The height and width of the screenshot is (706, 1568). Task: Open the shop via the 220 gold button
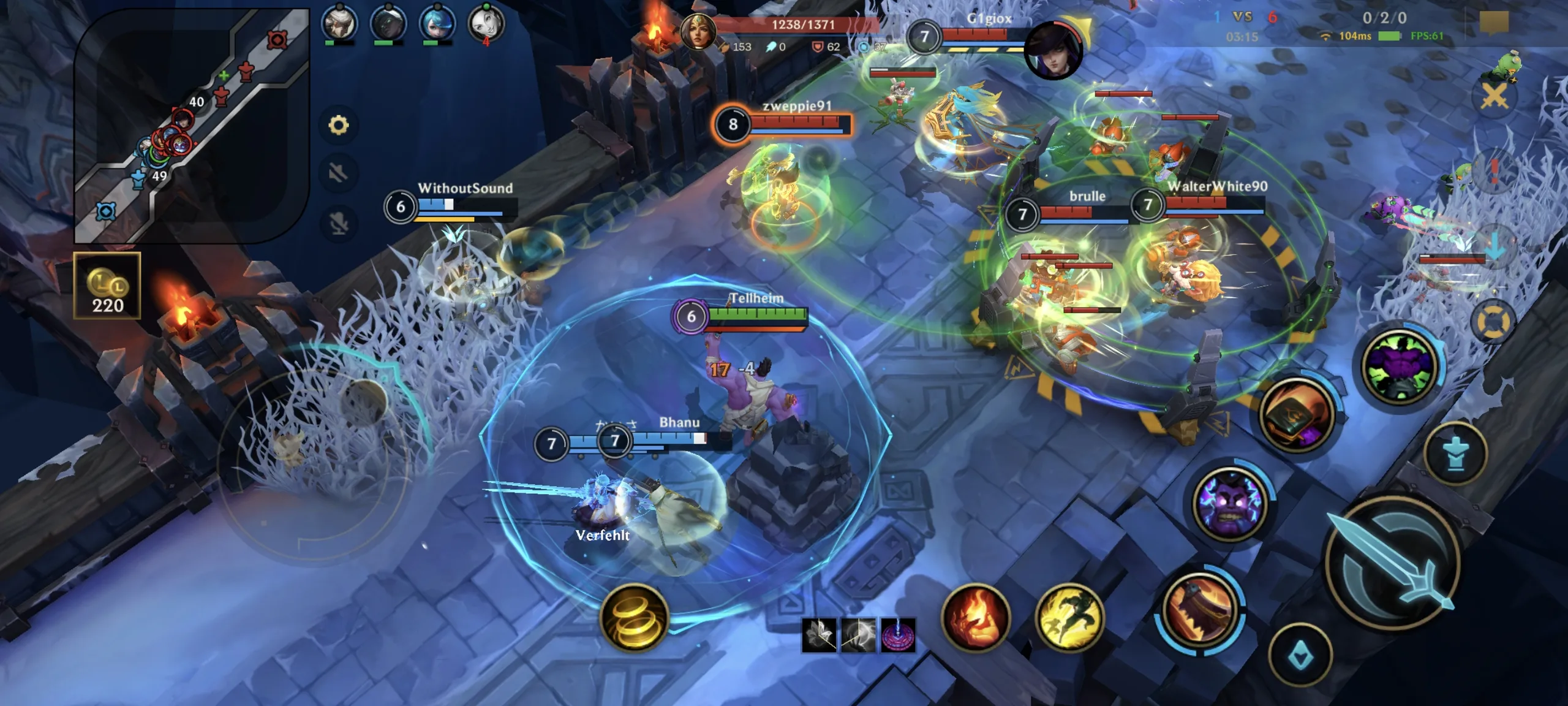tap(107, 286)
